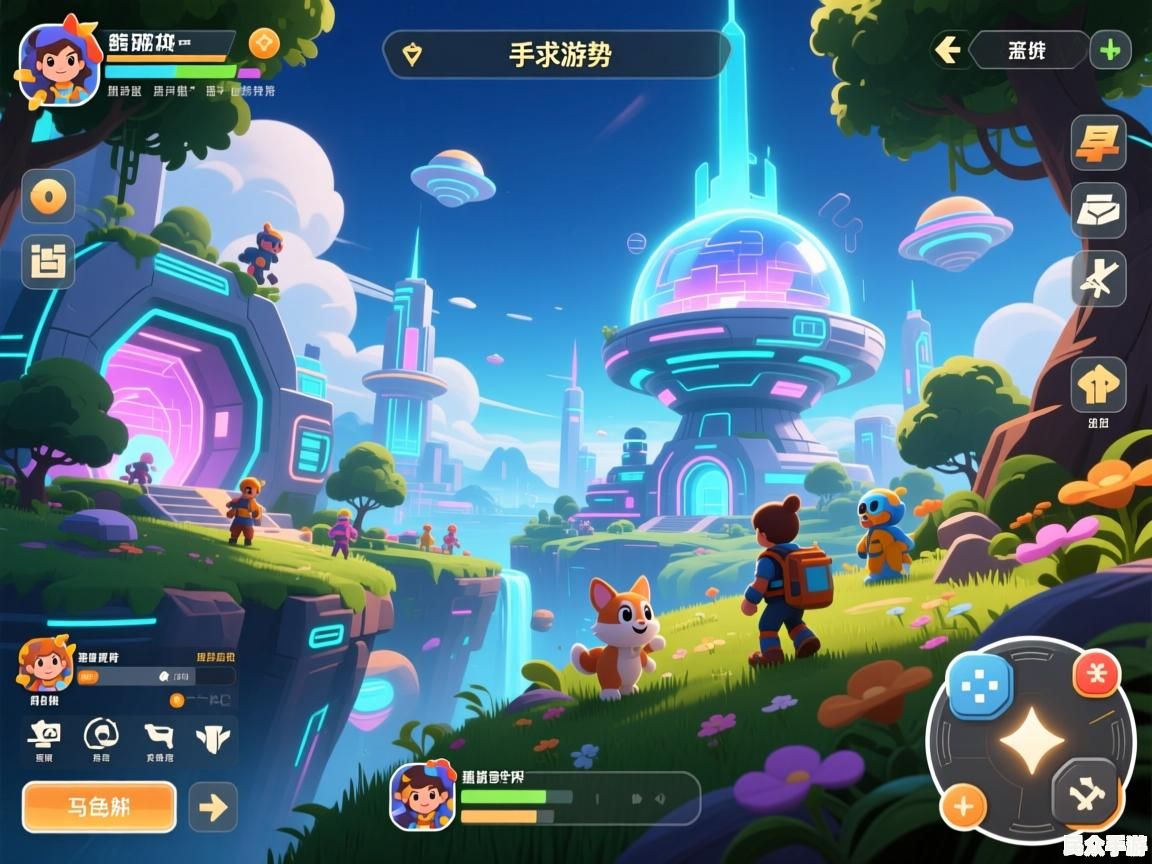Trigger the red round skill button

1096,674
